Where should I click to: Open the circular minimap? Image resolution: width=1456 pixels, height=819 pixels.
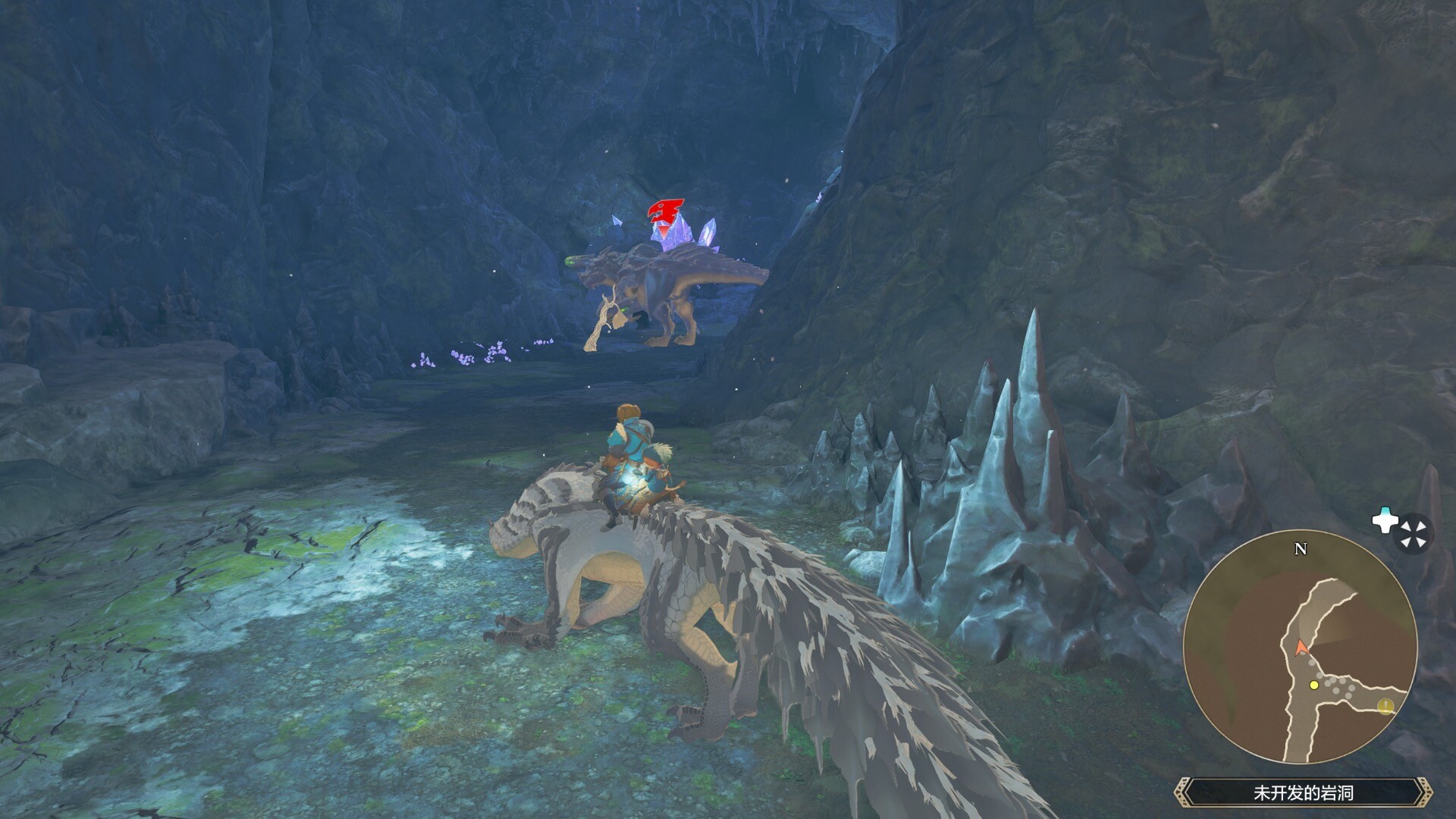point(1300,647)
